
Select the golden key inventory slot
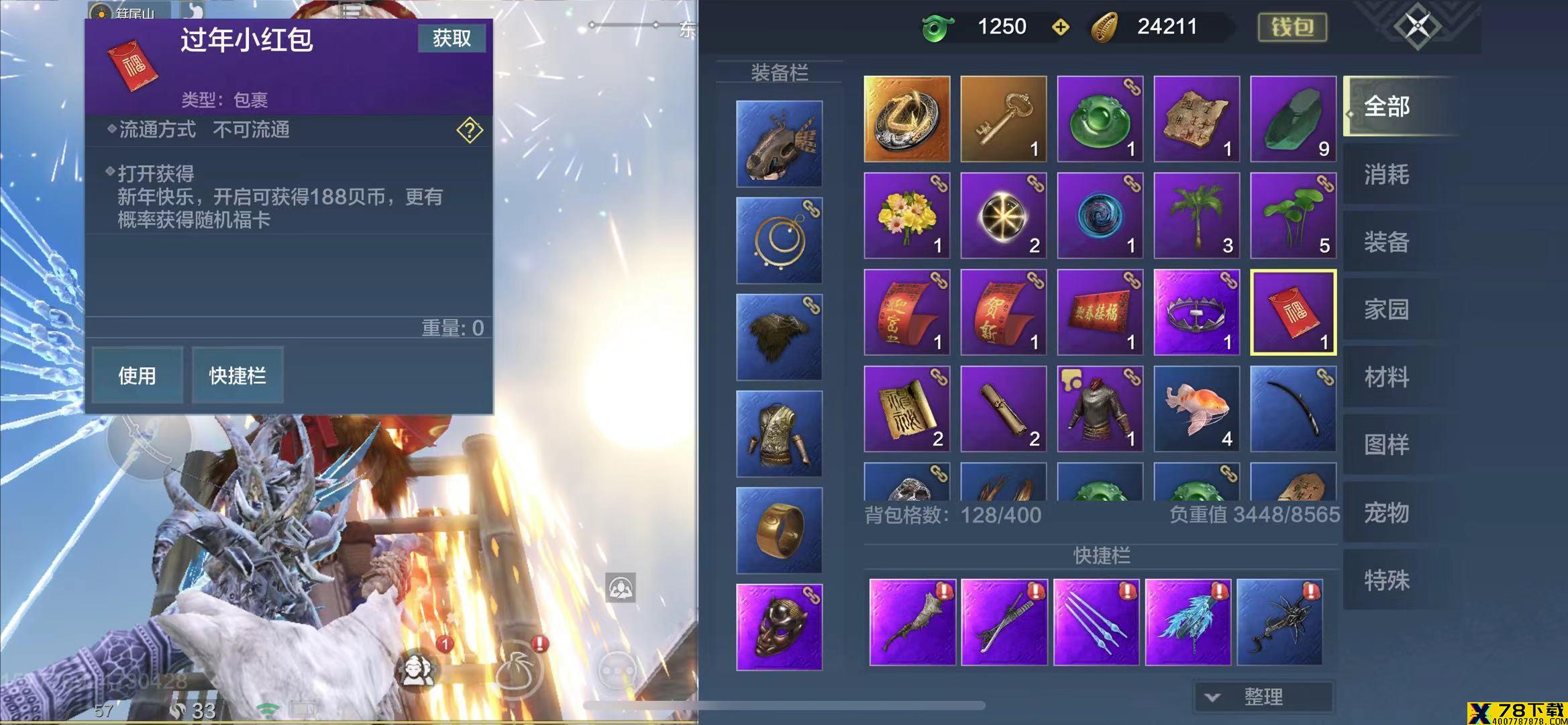[x=1003, y=119]
